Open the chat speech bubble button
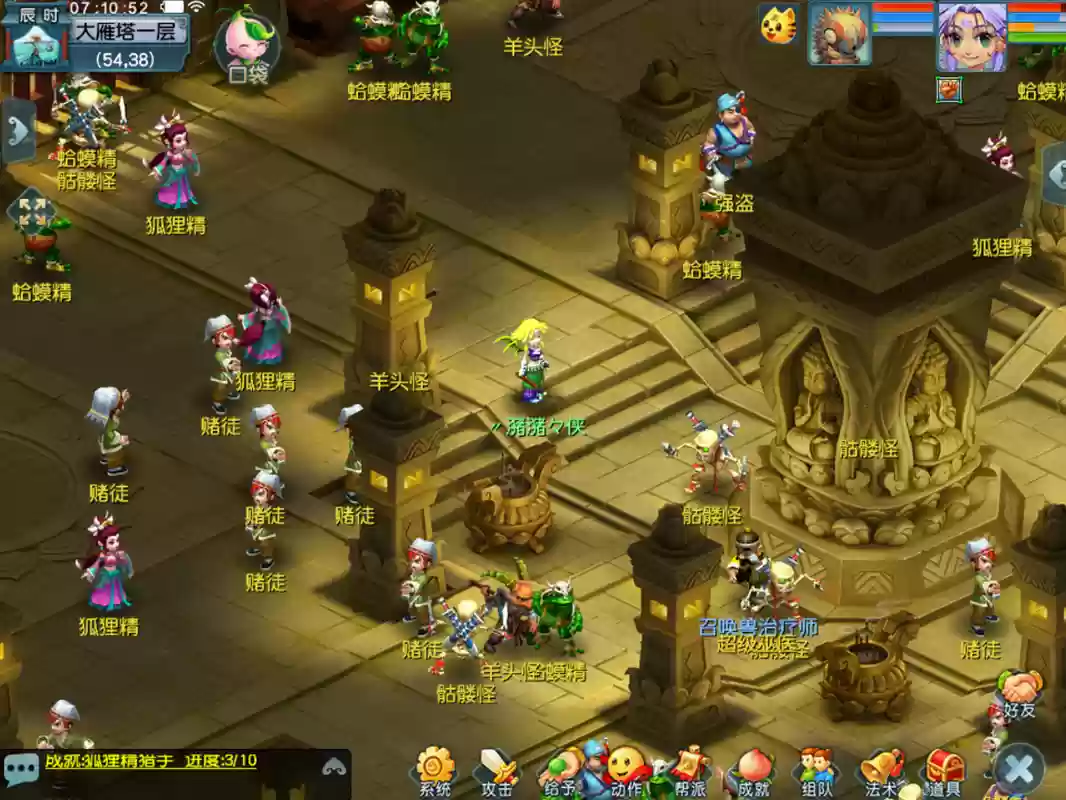The height and width of the screenshot is (800, 1066). [x=21, y=769]
